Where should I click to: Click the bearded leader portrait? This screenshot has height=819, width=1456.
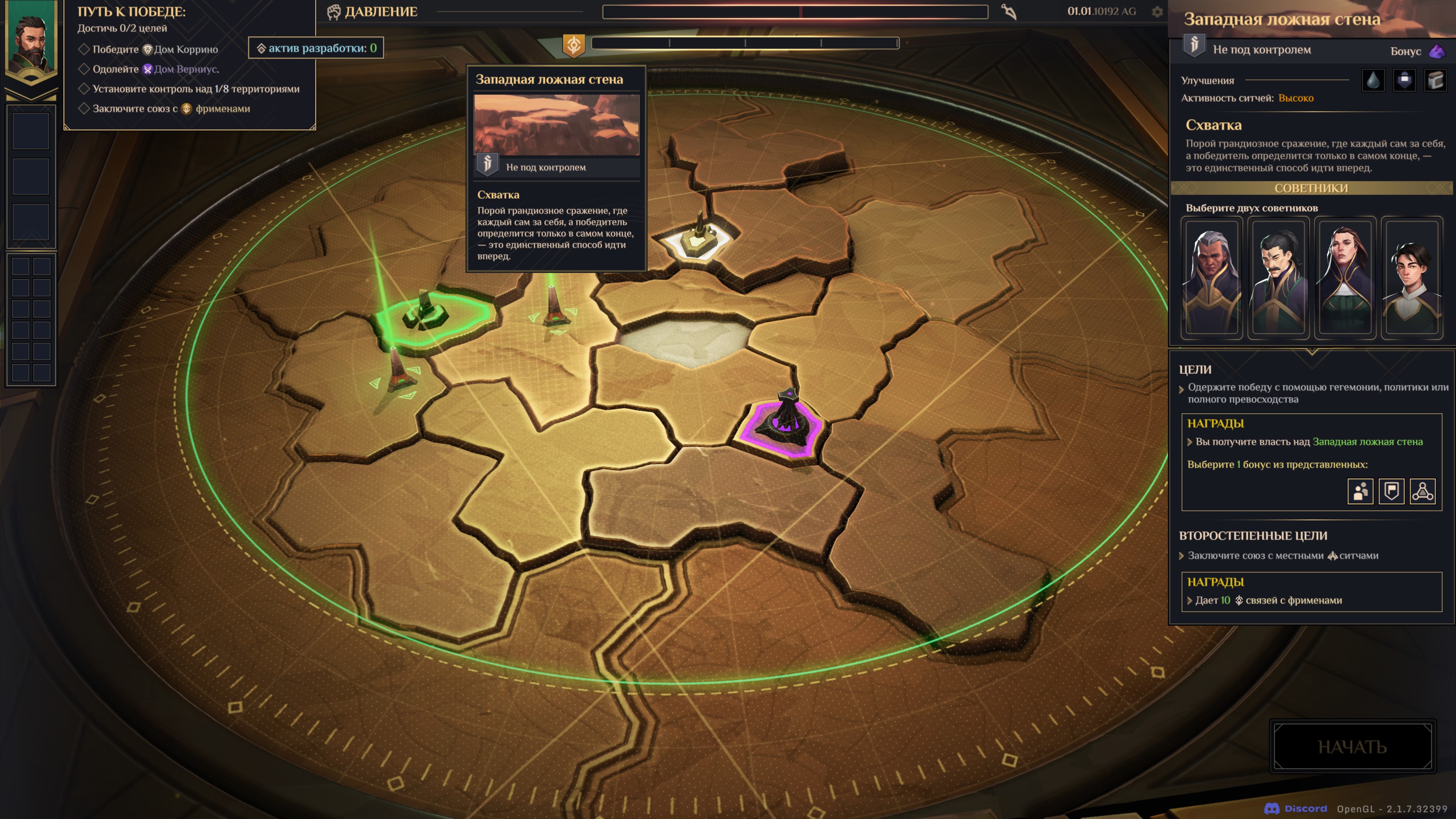click(x=31, y=42)
